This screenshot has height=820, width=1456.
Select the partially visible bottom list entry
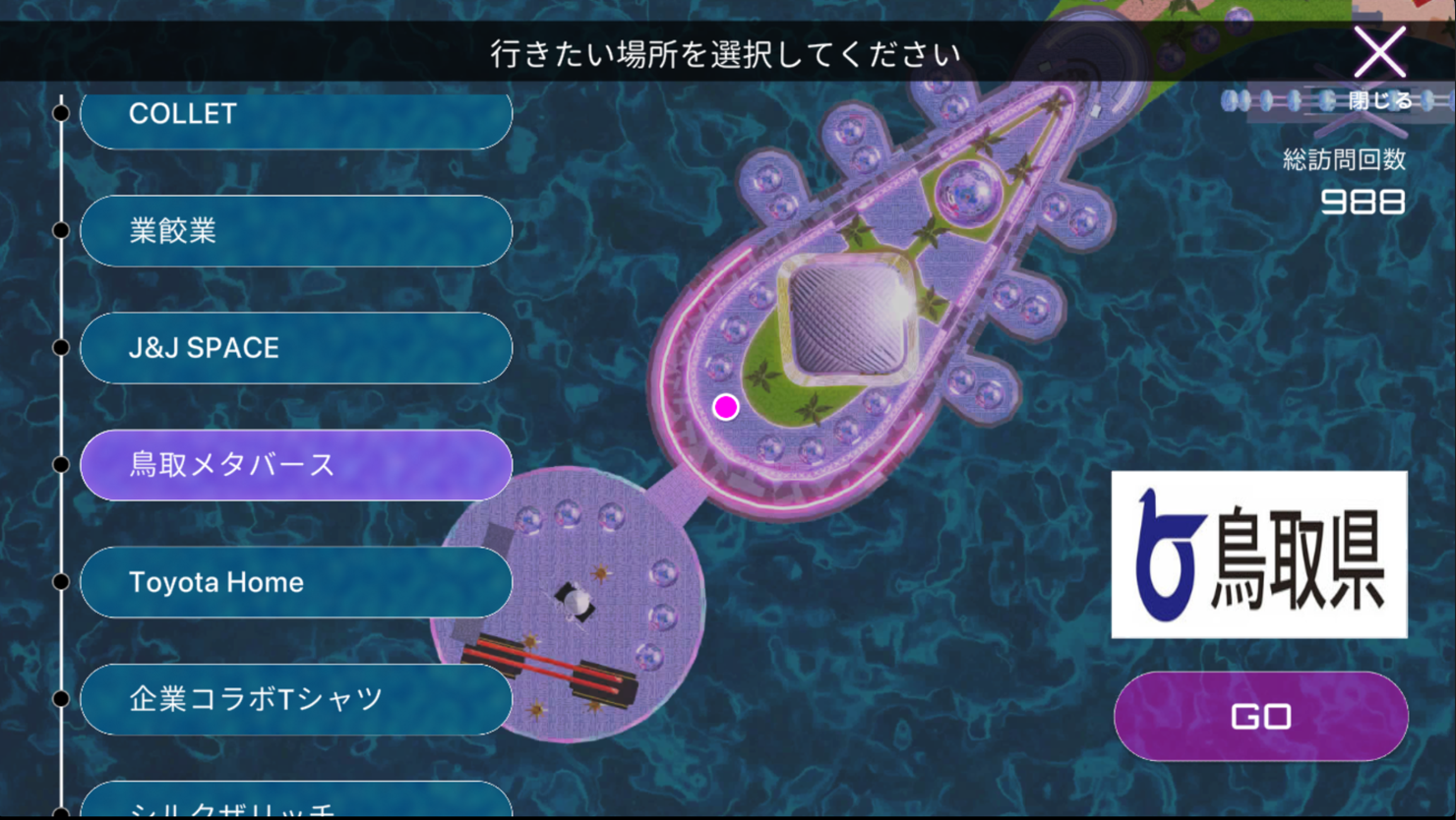[295, 802]
